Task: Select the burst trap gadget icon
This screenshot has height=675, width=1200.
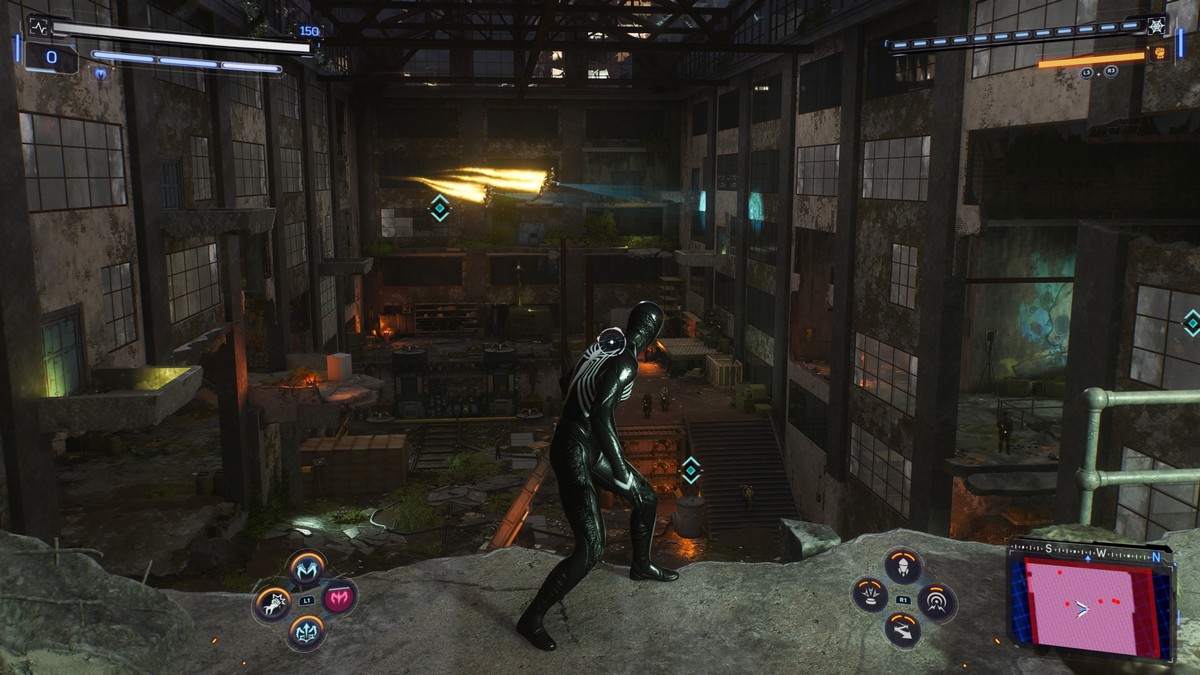Action: pyautogui.click(x=870, y=595)
